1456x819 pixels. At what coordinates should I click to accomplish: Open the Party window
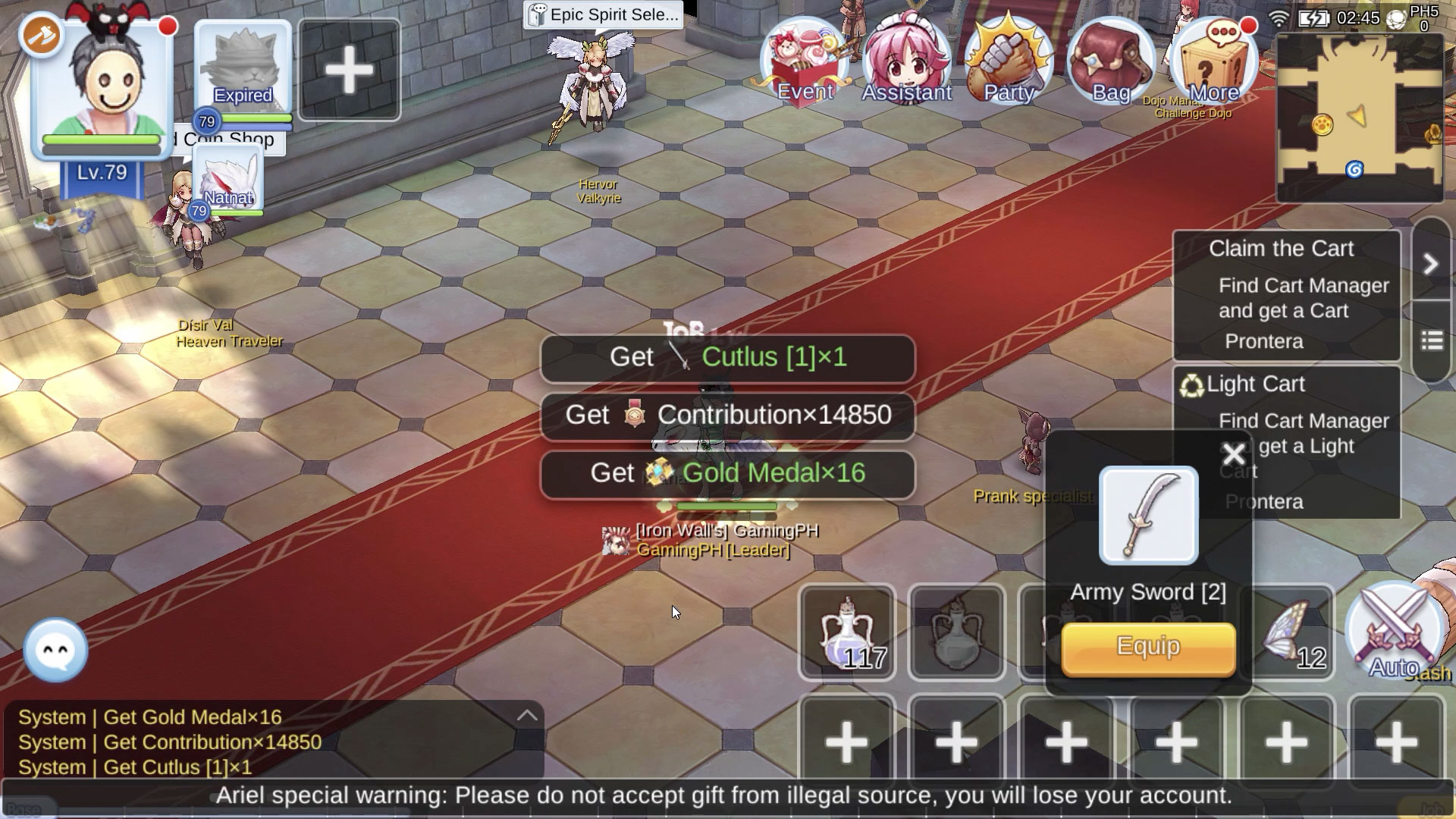1008,61
